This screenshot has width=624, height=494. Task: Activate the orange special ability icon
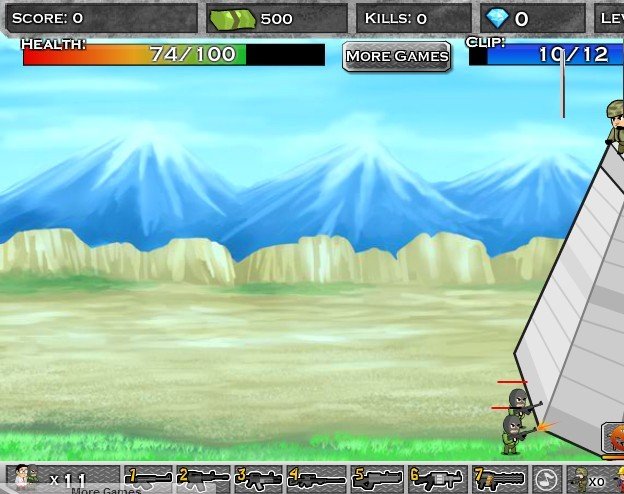pos(614,437)
